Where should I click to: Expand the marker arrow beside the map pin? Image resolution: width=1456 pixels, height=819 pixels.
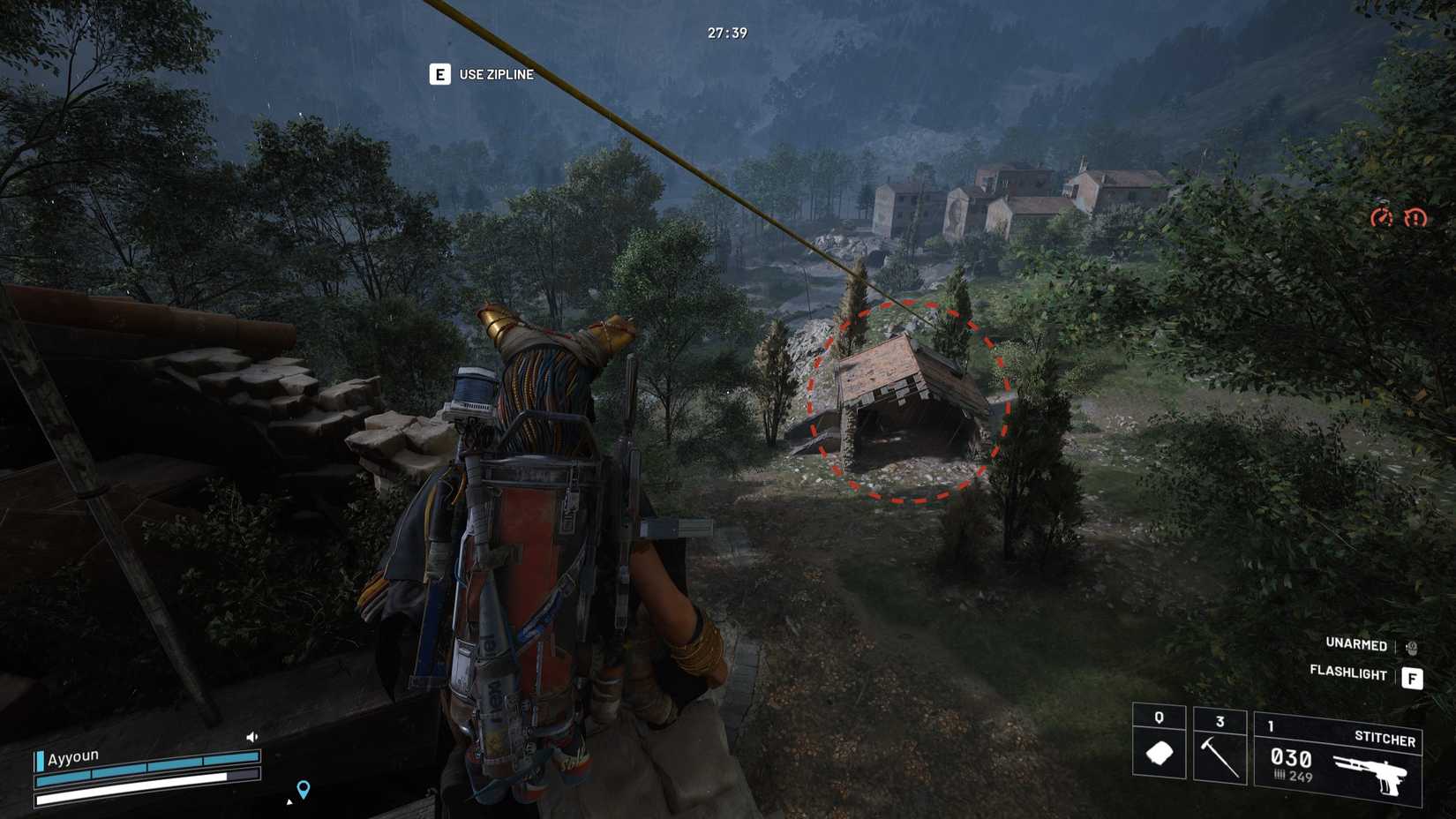289,803
